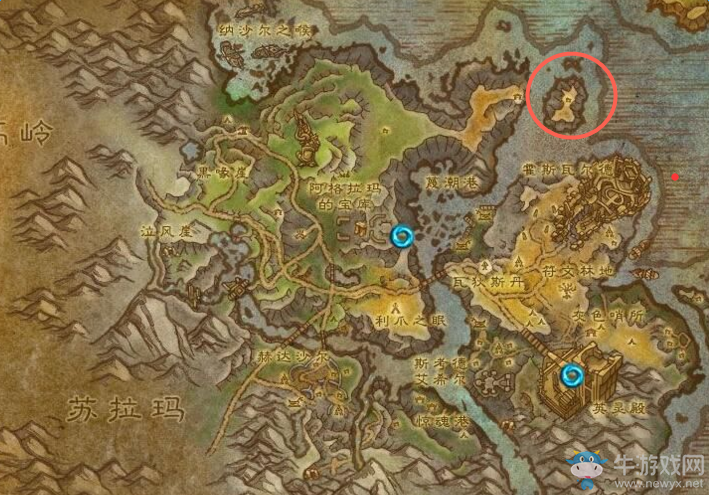Click the blue swirl marker beside 阿格拉玛的宝库
Viewport: 709px width, 495px height.
point(403,236)
